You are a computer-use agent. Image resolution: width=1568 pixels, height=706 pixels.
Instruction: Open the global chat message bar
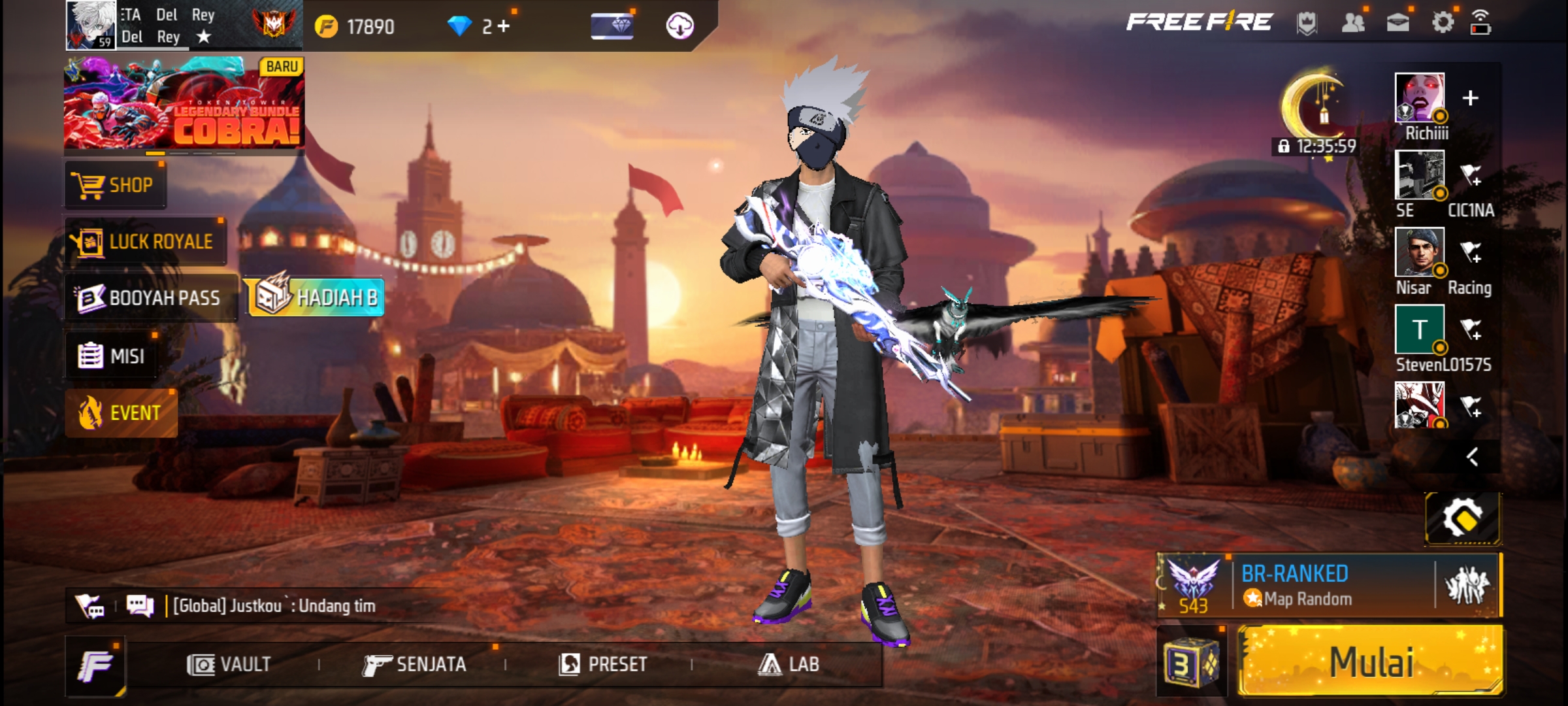pos(274,606)
